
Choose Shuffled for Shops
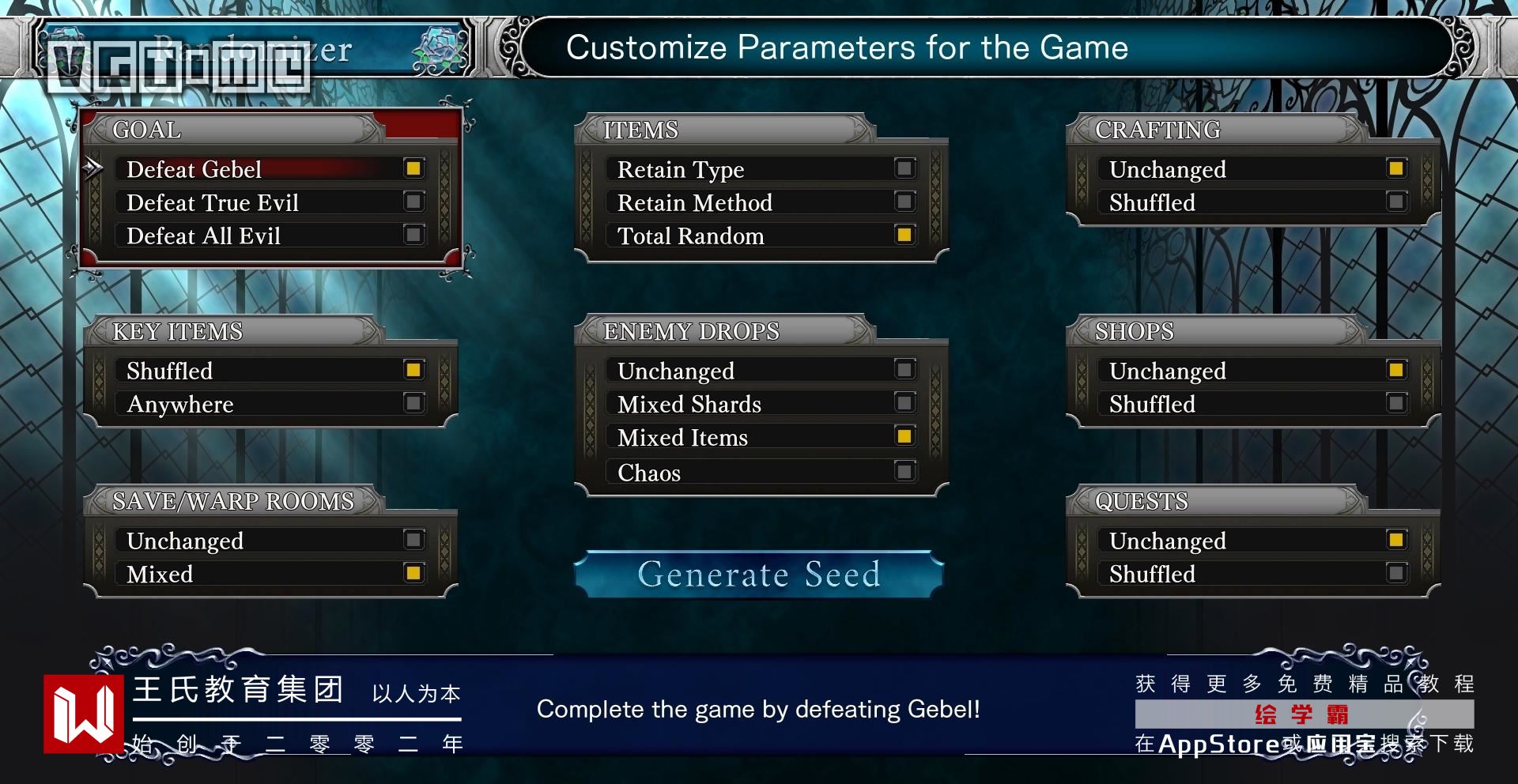(1252, 404)
